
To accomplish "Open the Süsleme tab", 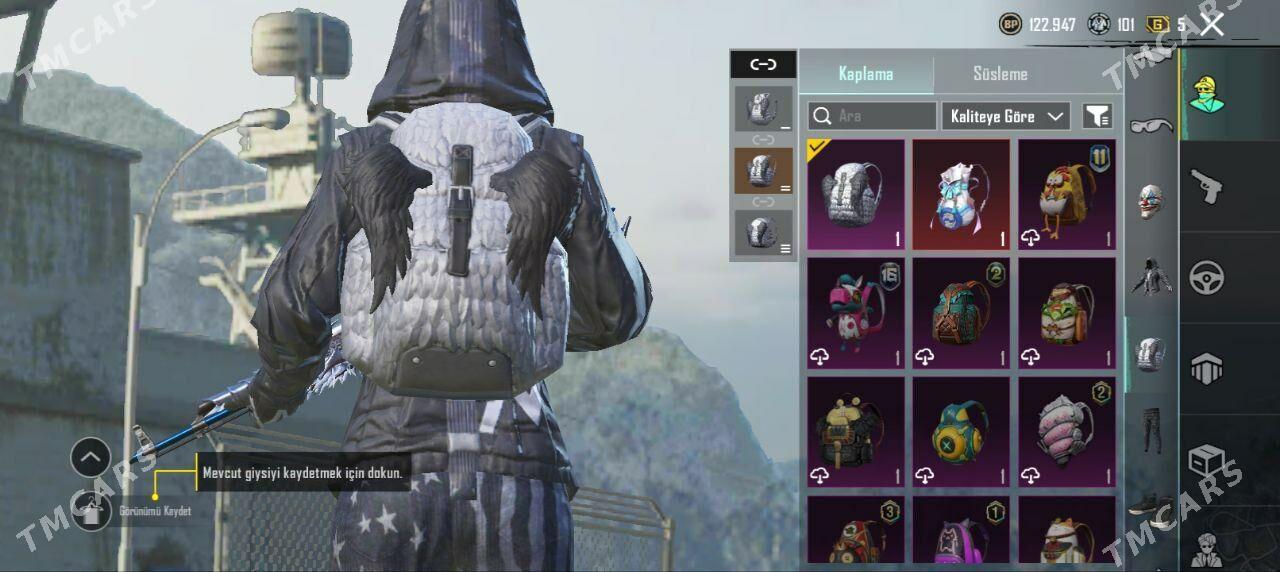I will coord(1000,74).
